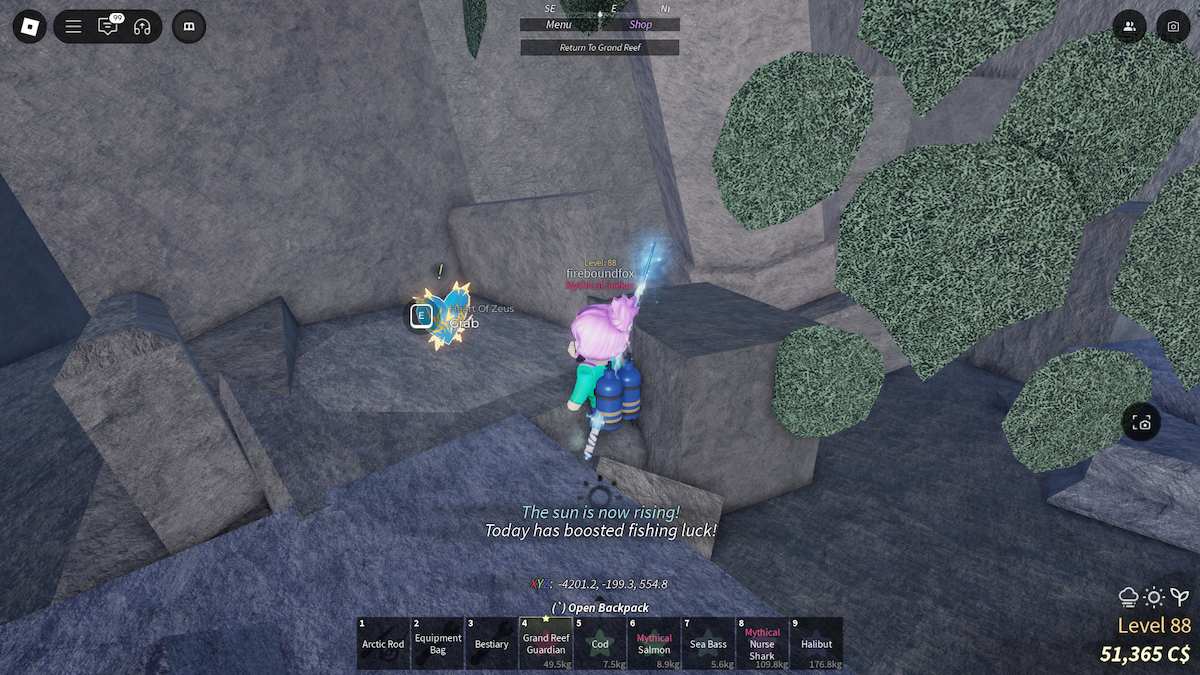Activate the photo mode viewfinder button
Viewport: 1200px width, 675px height.
tap(1142, 423)
